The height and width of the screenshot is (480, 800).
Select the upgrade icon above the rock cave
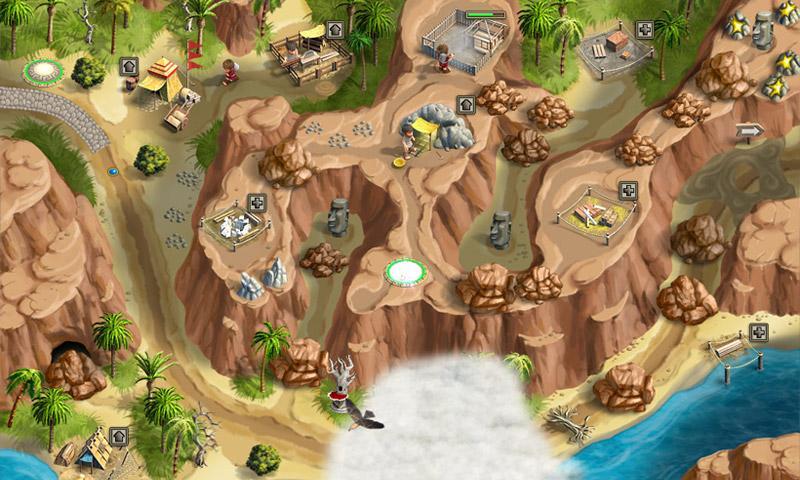coord(465,104)
